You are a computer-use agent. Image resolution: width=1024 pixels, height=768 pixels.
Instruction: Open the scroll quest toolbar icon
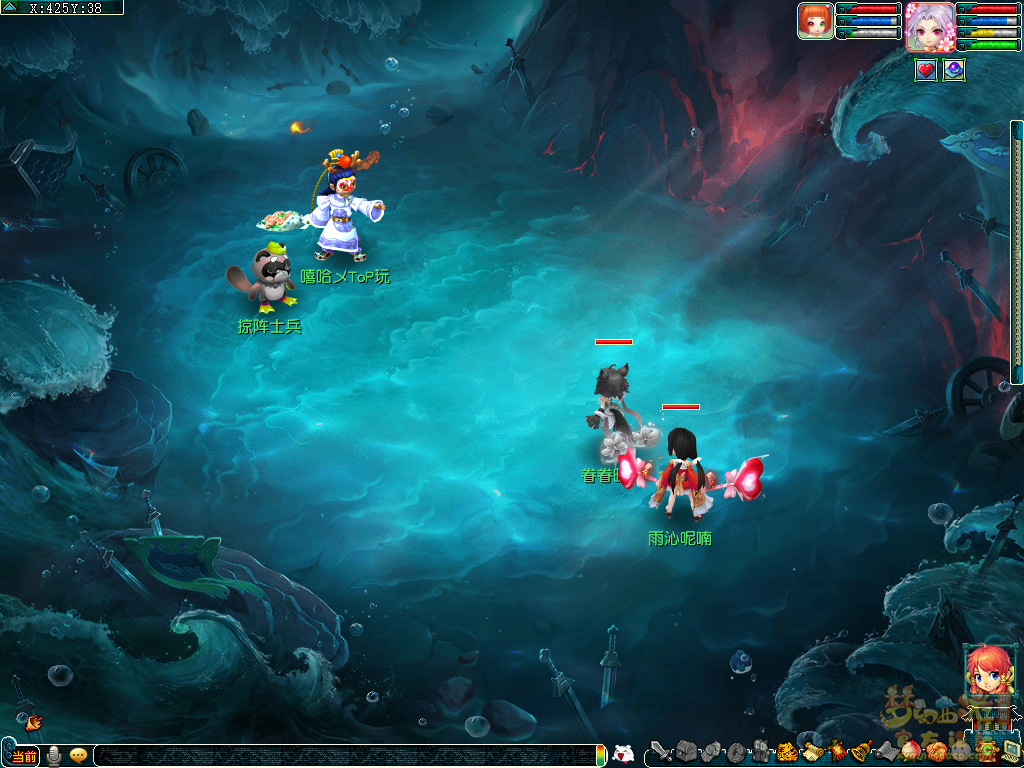coord(811,752)
